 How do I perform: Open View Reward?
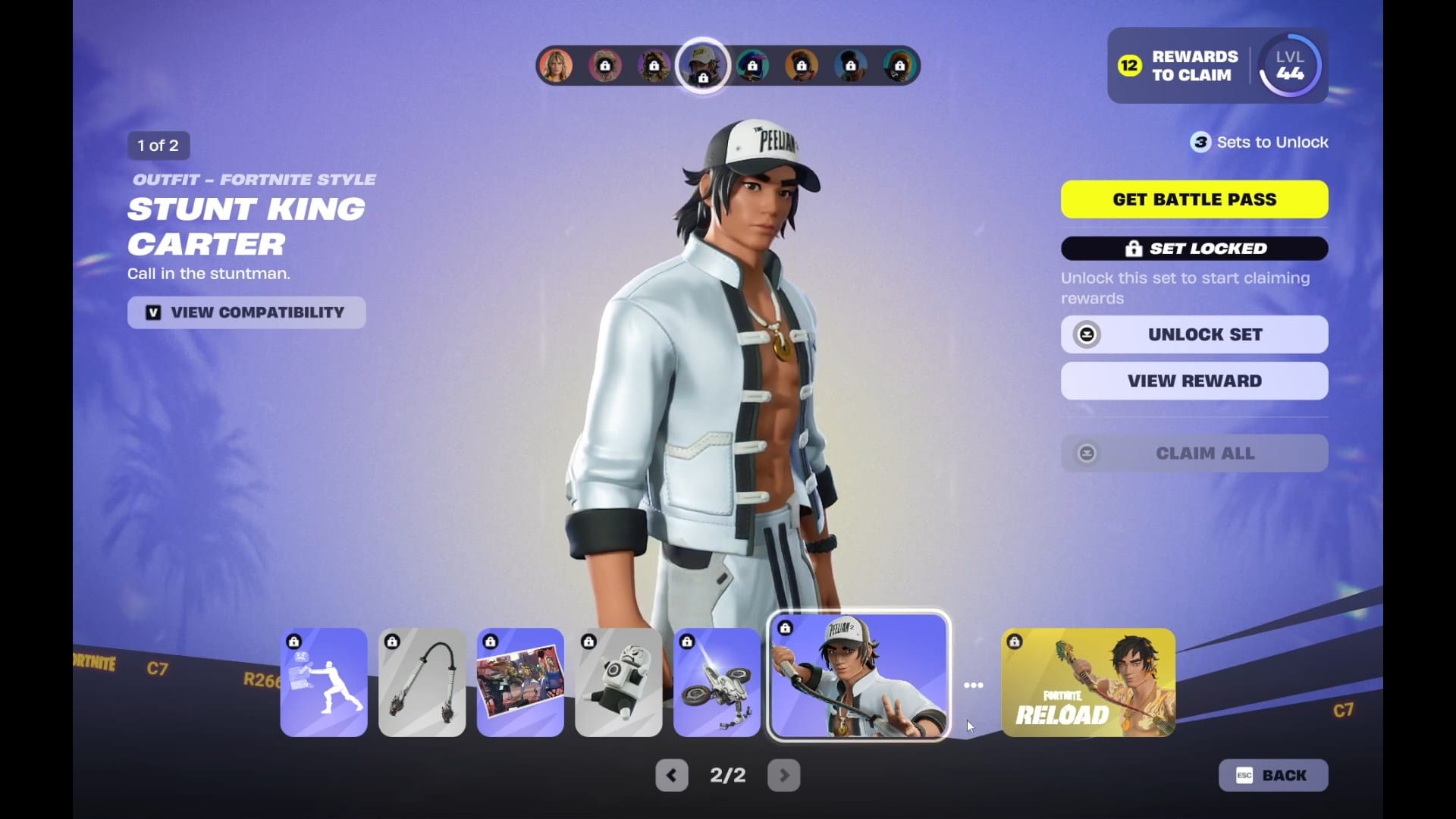tap(1194, 381)
